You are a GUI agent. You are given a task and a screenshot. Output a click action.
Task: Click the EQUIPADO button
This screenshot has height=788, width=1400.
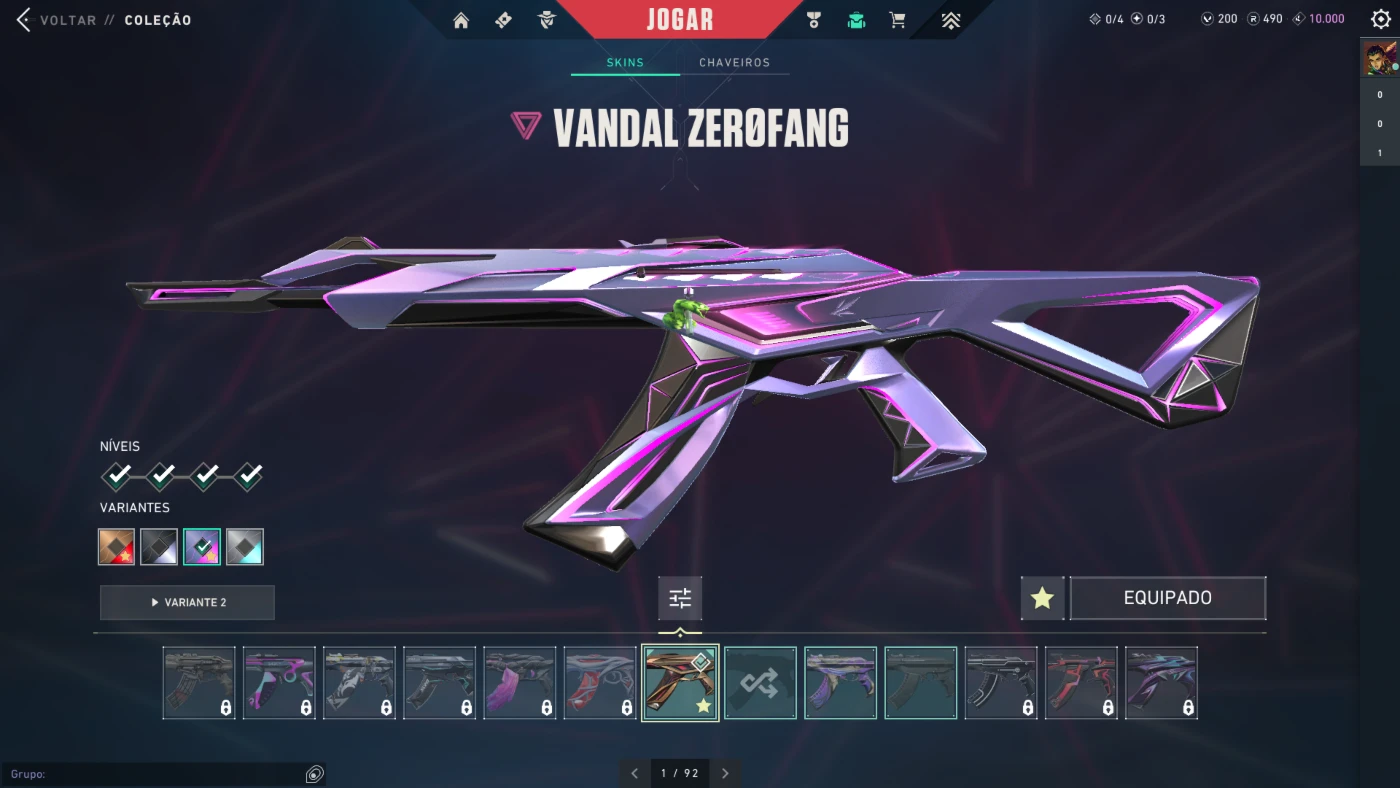[x=1167, y=598]
